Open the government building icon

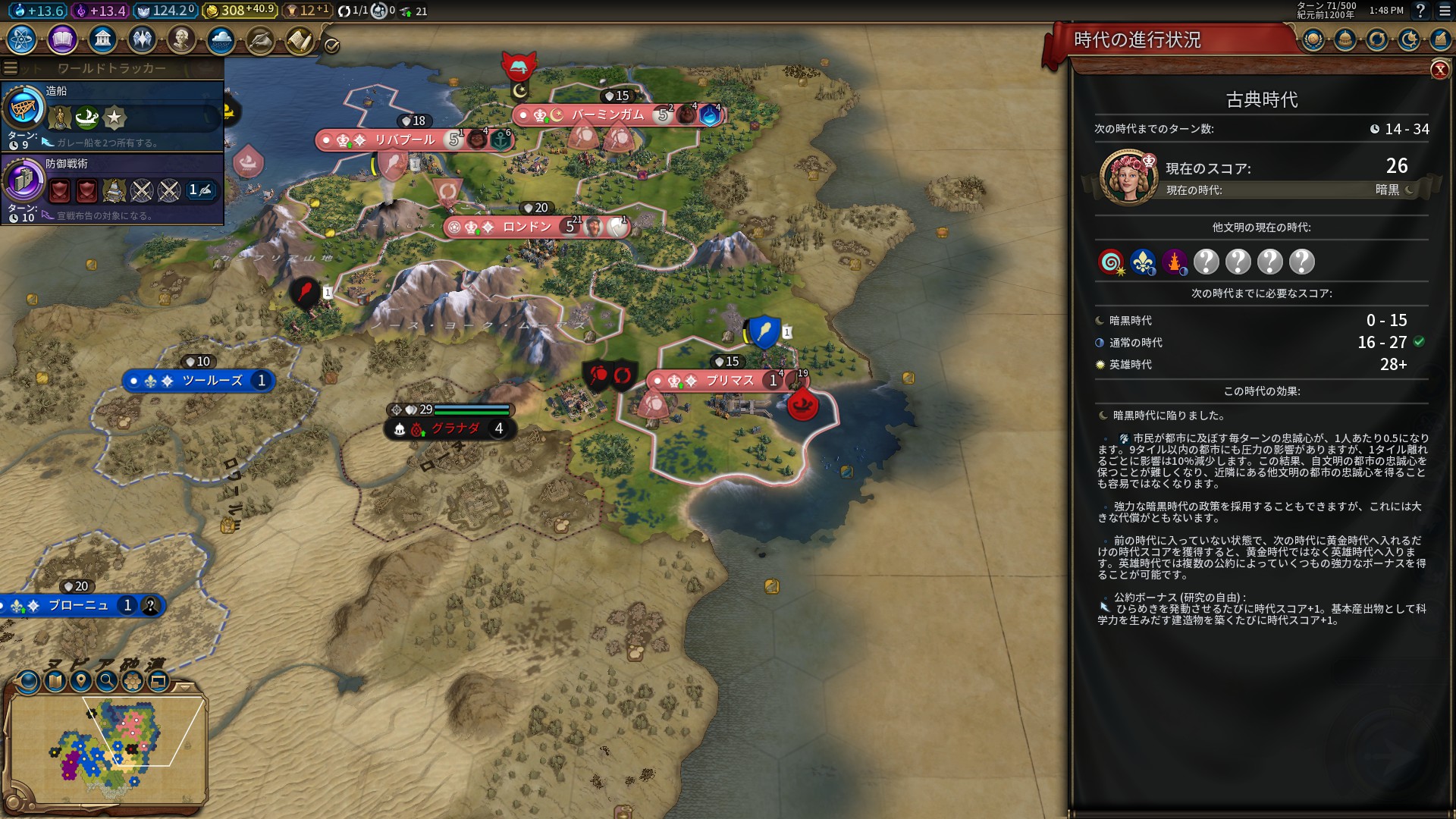tap(102, 39)
